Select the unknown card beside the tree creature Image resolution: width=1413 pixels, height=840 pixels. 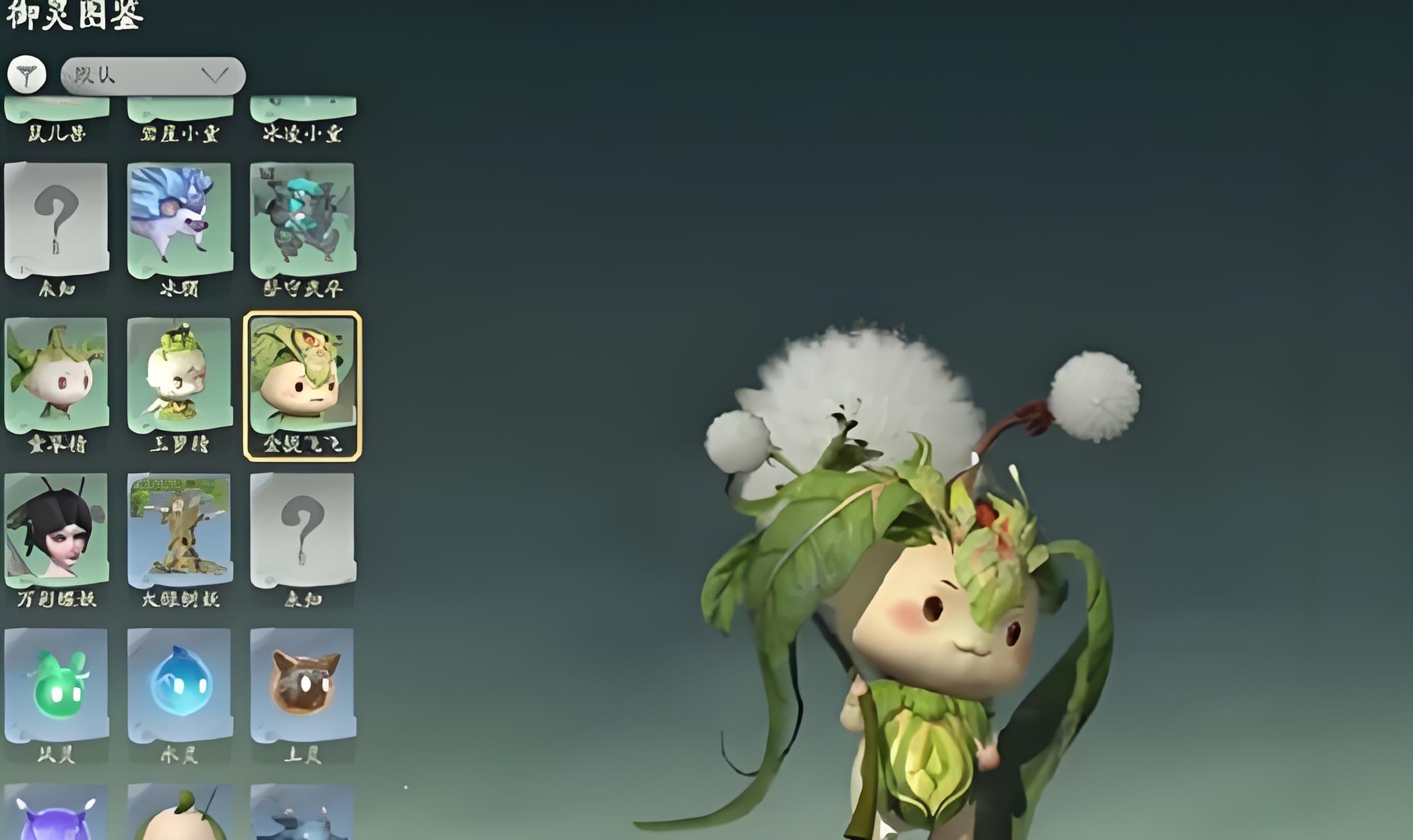[302, 531]
